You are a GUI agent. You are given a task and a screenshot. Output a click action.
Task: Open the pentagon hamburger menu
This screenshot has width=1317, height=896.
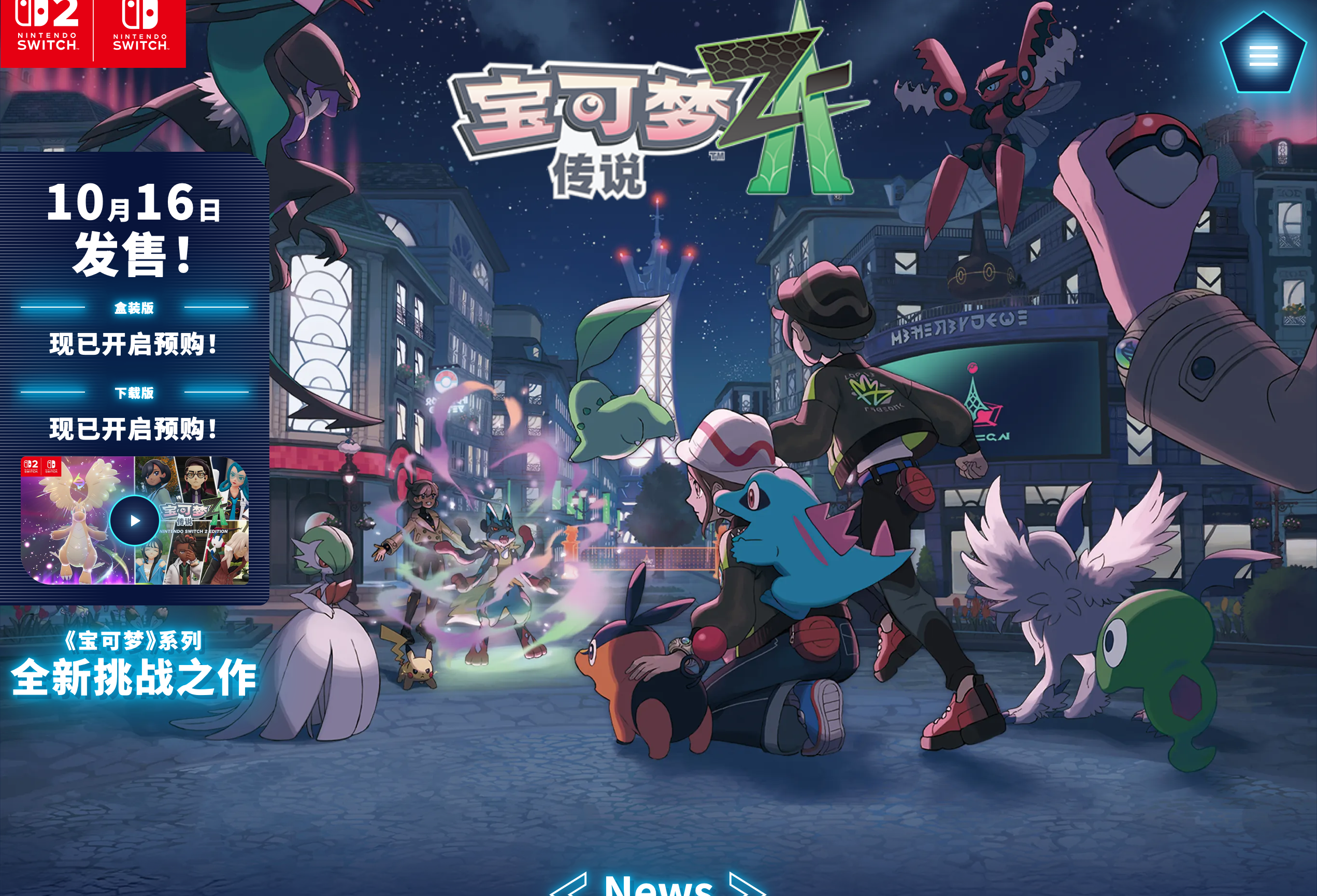[x=1263, y=54]
